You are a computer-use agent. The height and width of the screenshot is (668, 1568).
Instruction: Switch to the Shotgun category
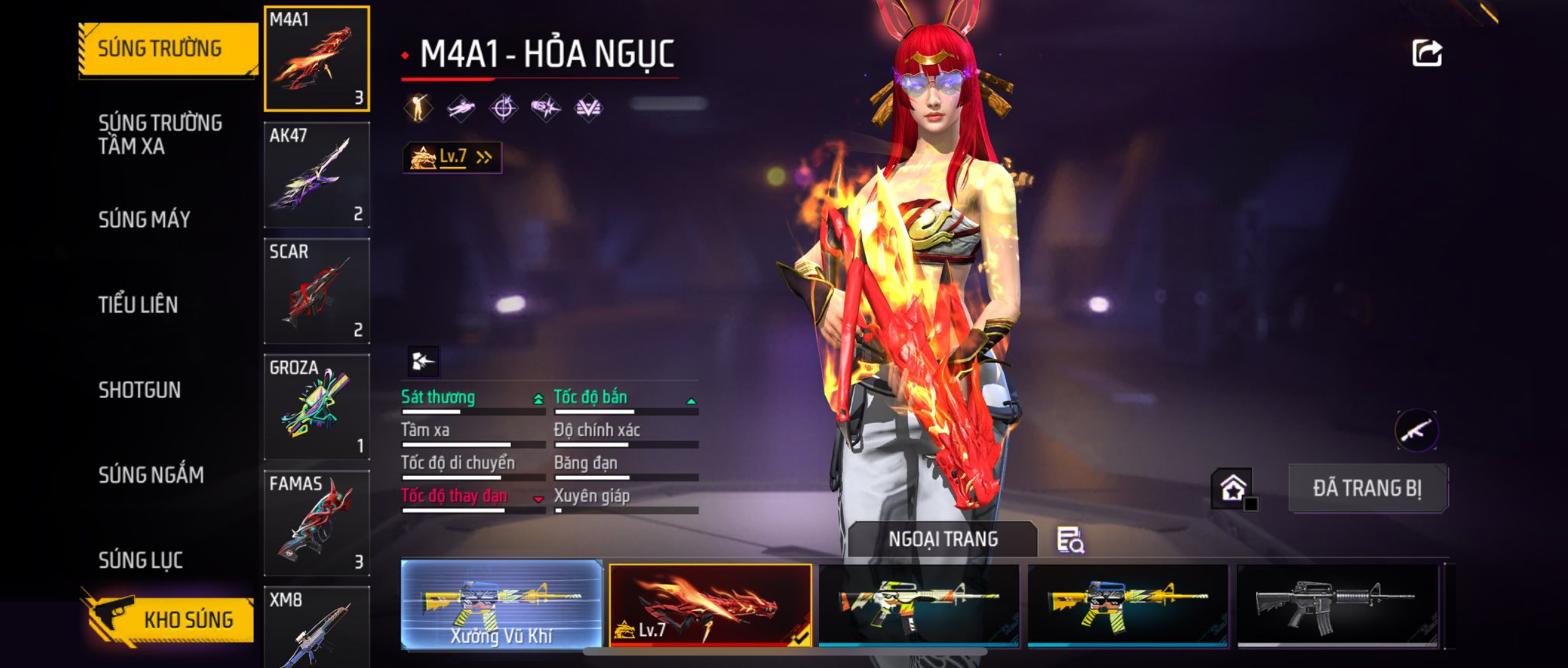coord(139,390)
